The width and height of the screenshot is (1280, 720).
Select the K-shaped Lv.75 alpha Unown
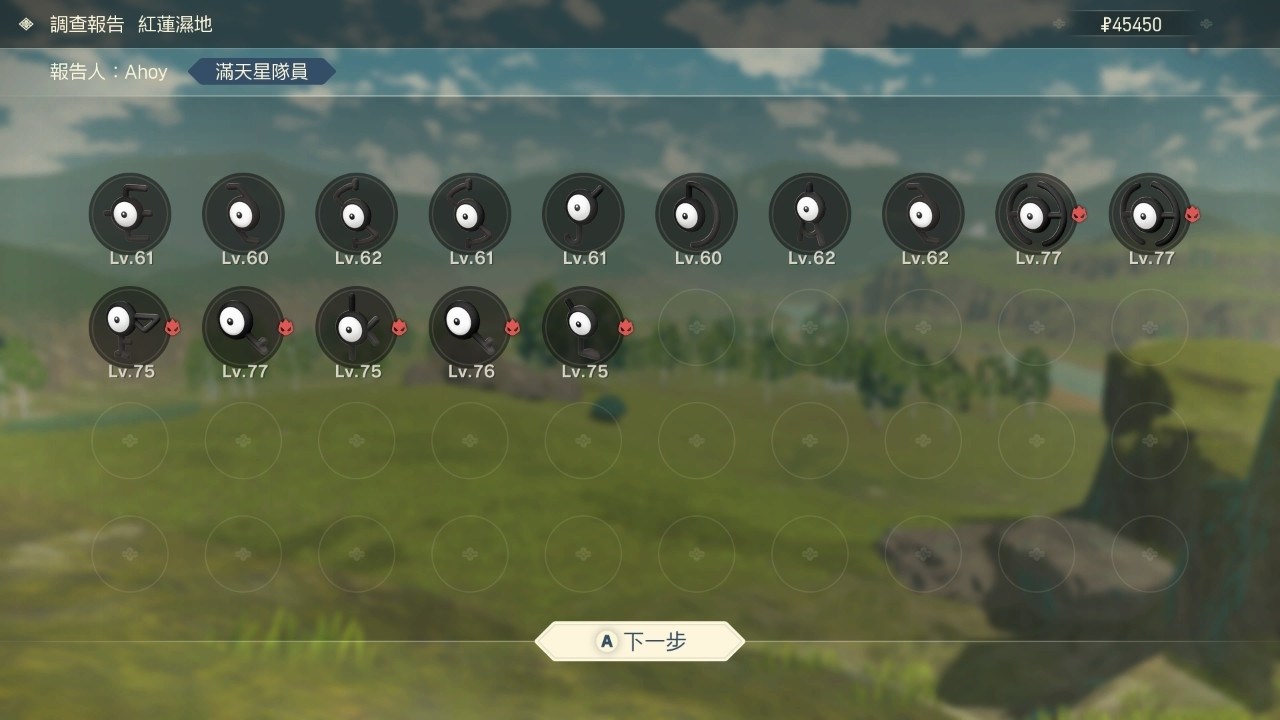356,327
